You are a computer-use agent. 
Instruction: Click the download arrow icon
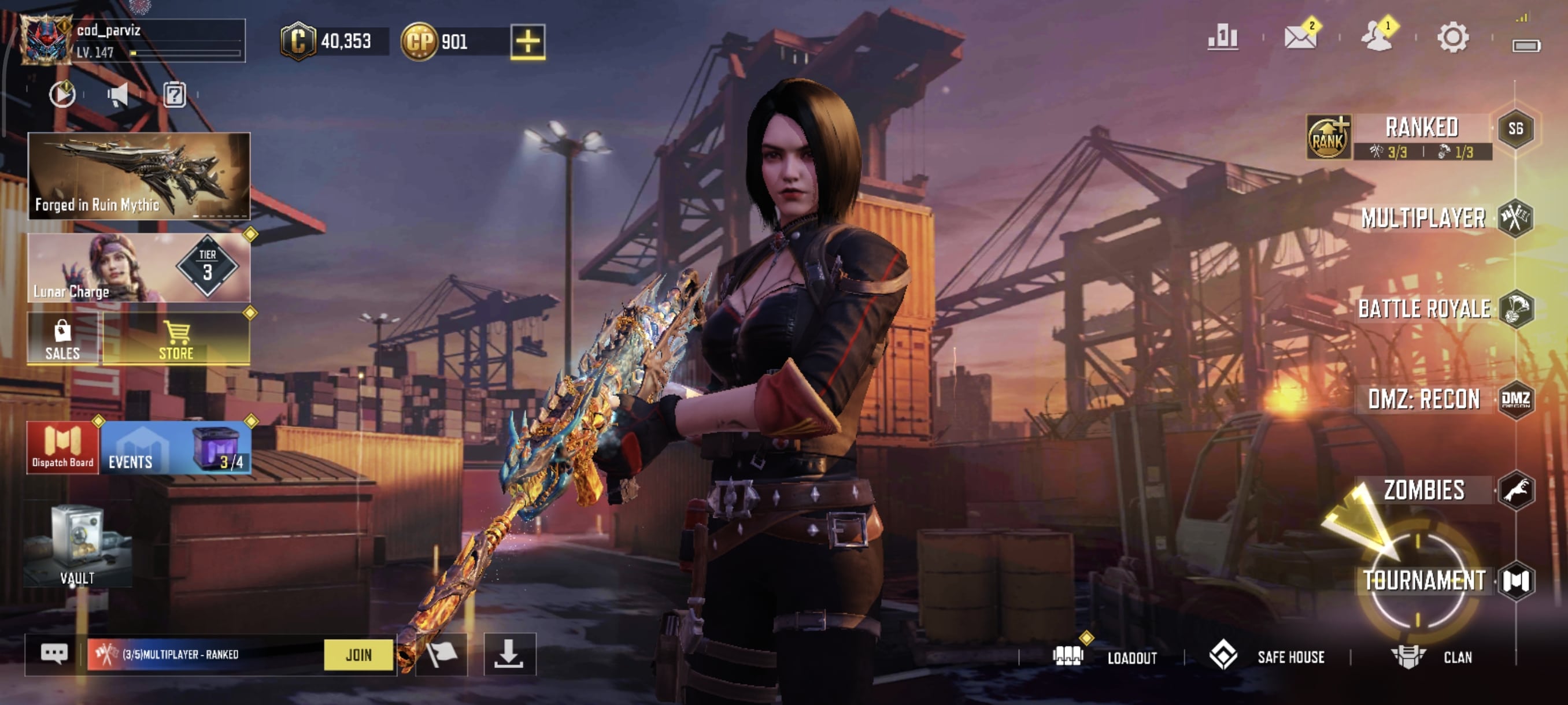[x=509, y=655]
